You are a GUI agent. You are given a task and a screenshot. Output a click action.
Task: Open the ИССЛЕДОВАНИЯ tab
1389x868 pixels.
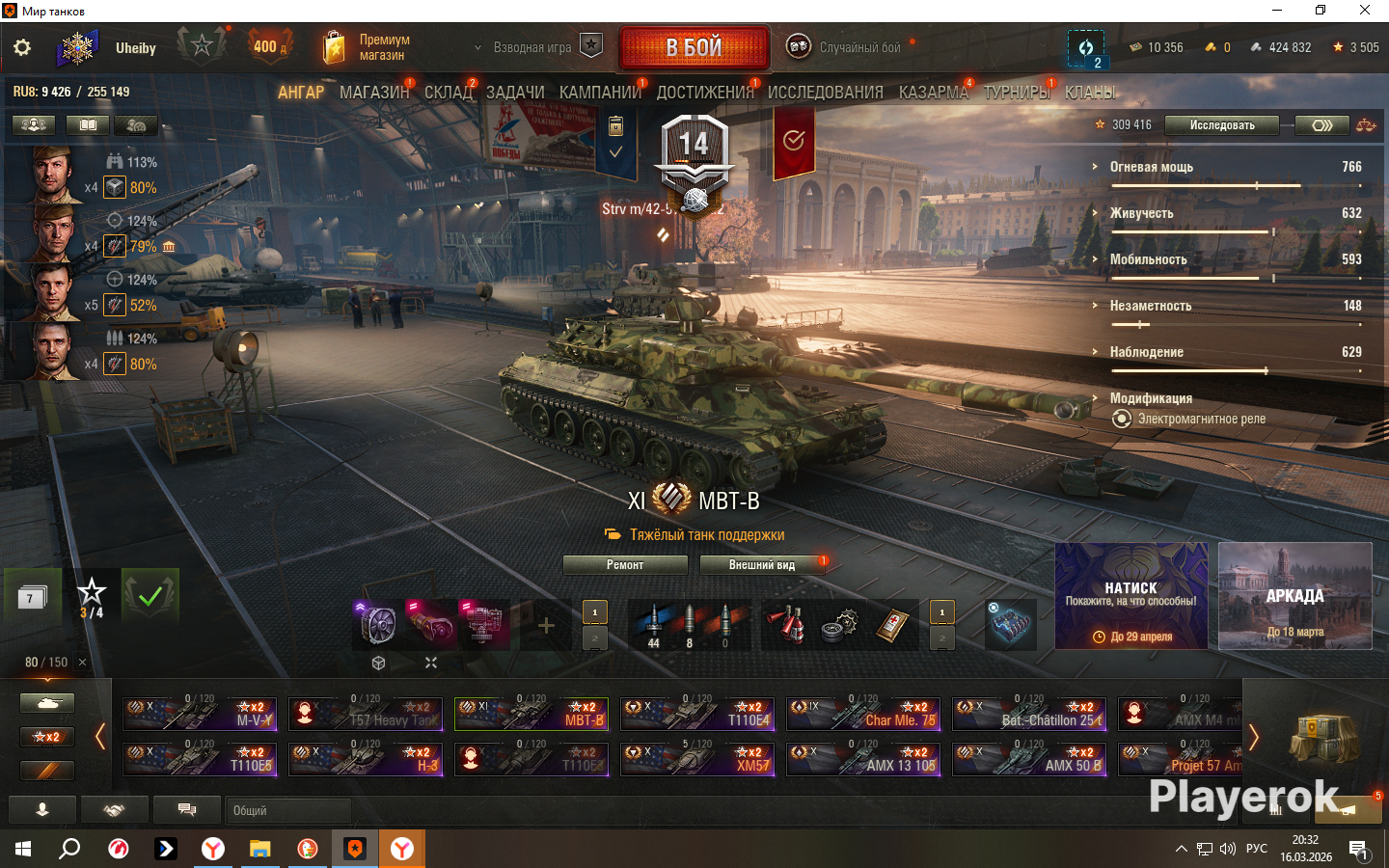coord(825,93)
